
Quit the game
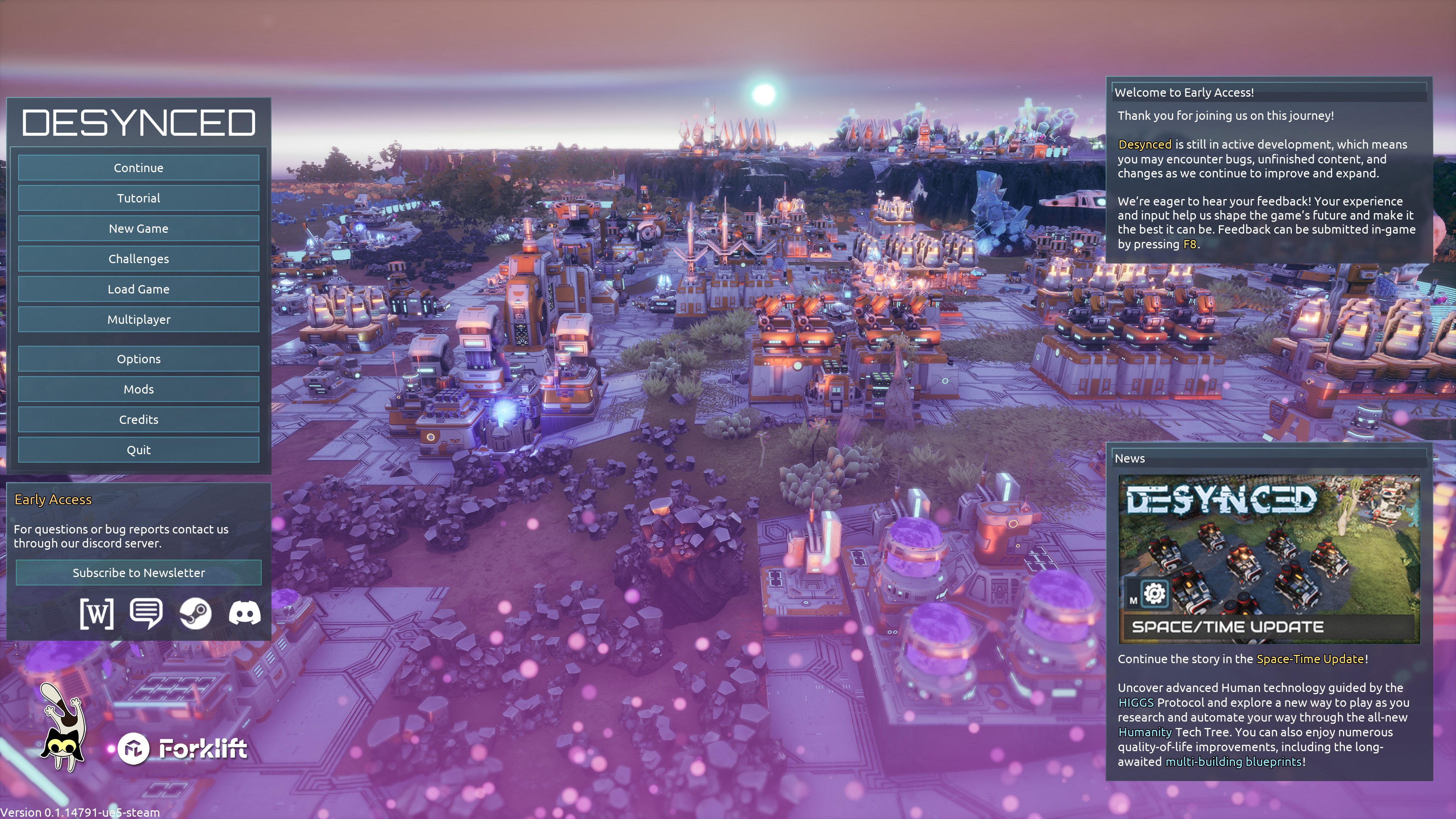click(138, 450)
